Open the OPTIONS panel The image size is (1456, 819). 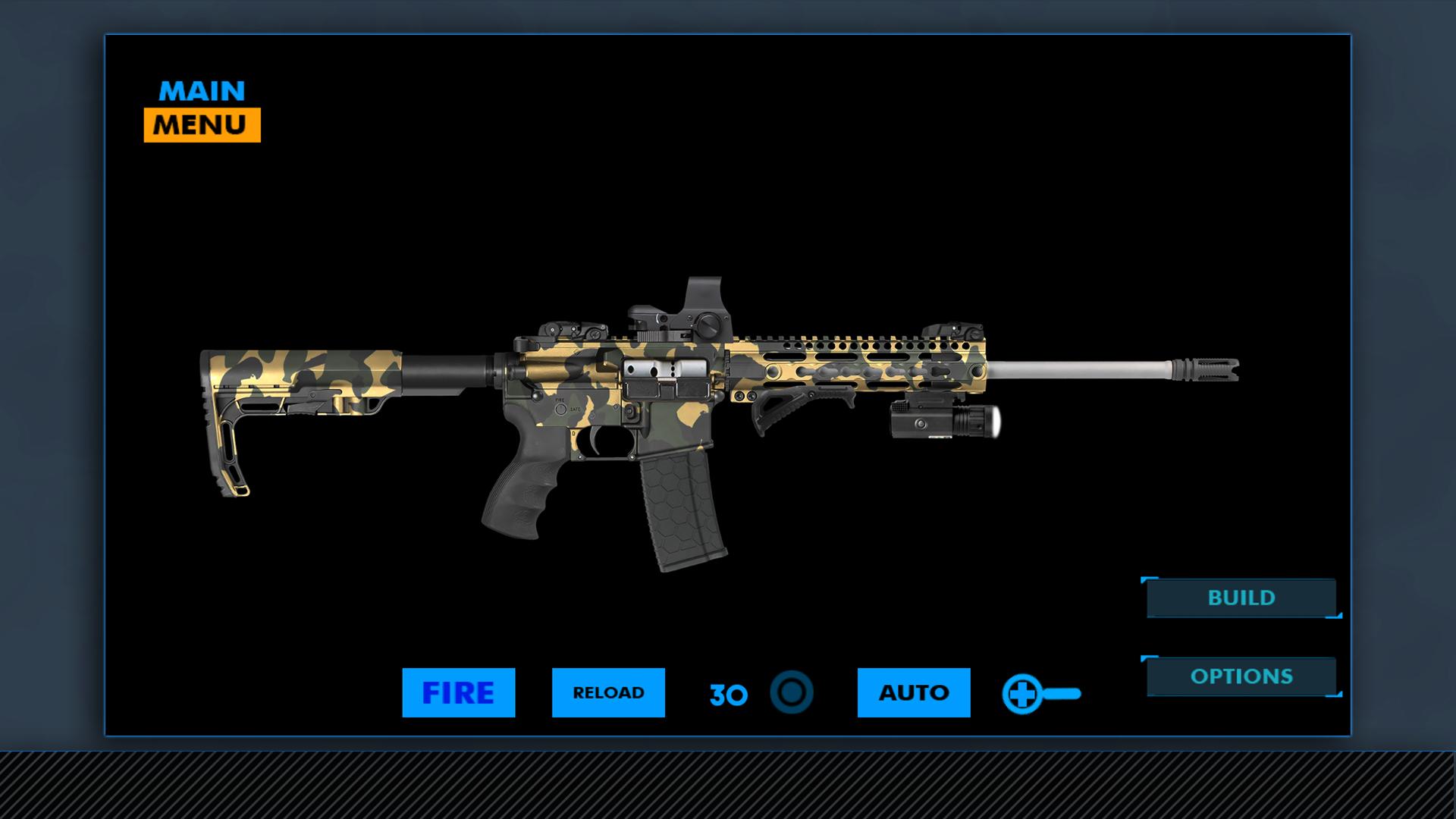point(1243,675)
